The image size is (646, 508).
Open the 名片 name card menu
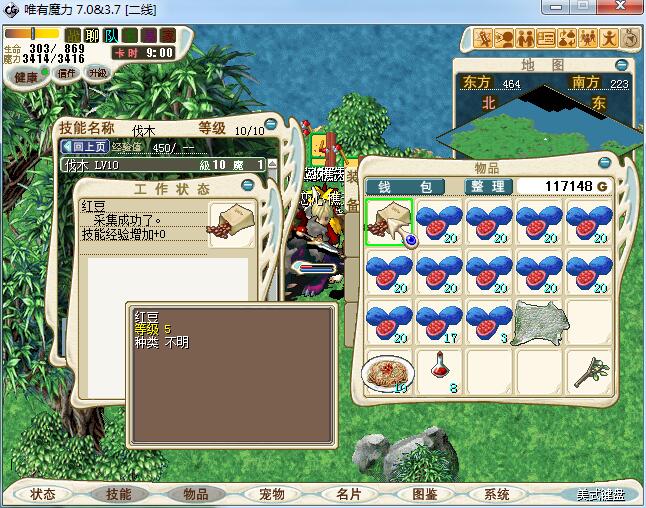point(349,494)
